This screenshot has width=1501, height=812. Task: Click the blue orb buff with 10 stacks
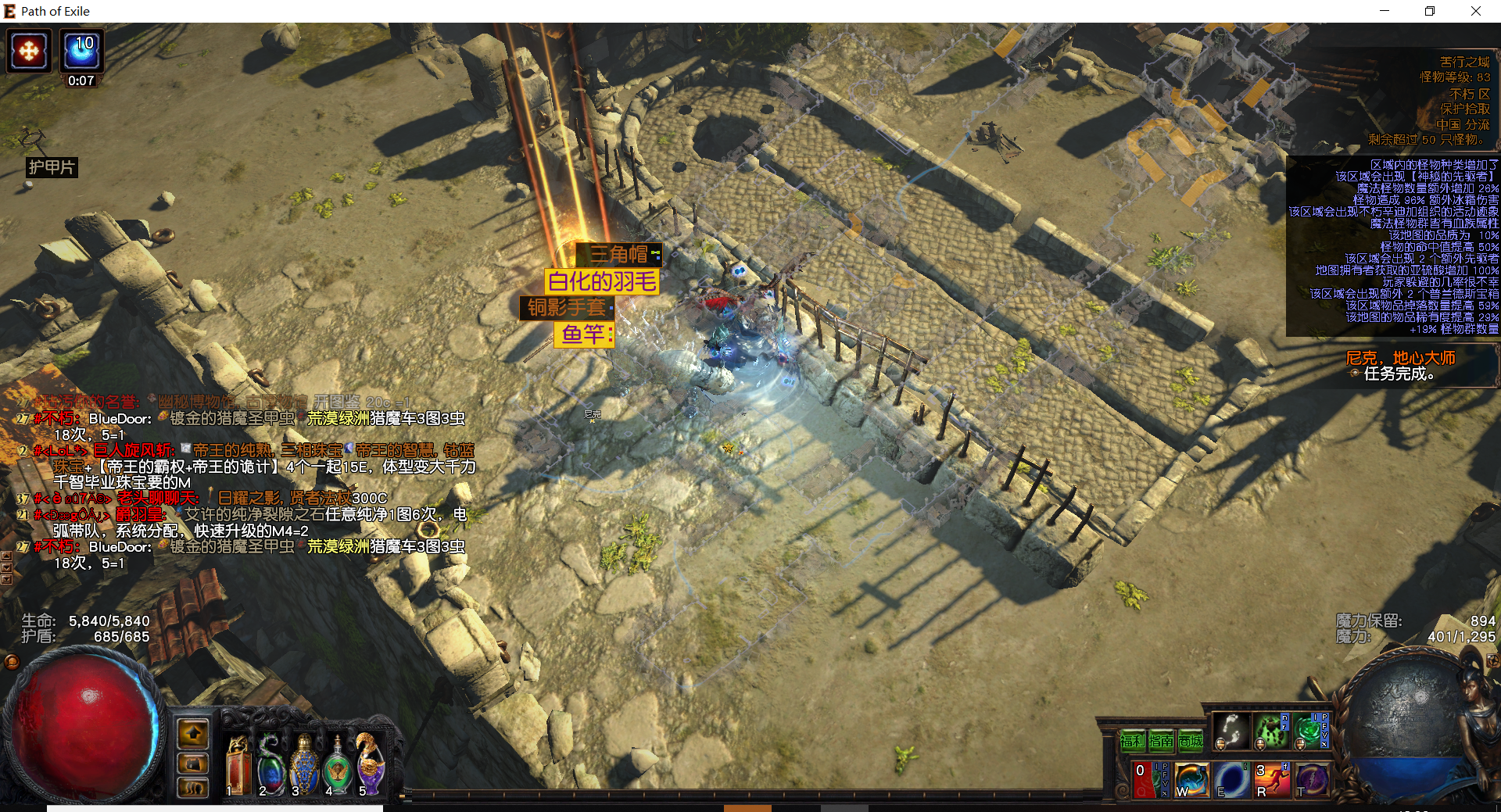tap(81, 50)
